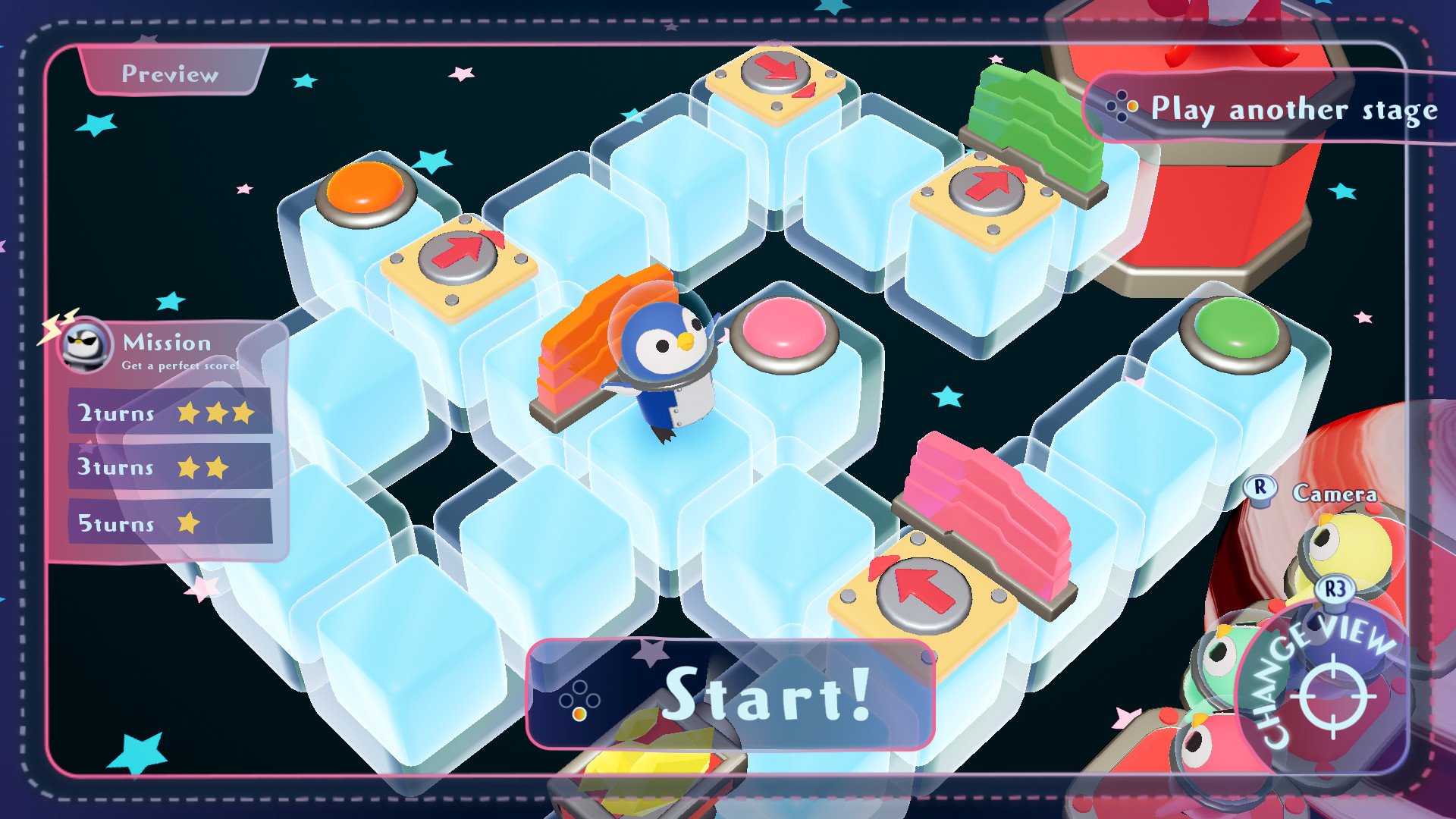1456x819 pixels.
Task: Select the three-star 2turns goal row
Action: [x=168, y=414]
